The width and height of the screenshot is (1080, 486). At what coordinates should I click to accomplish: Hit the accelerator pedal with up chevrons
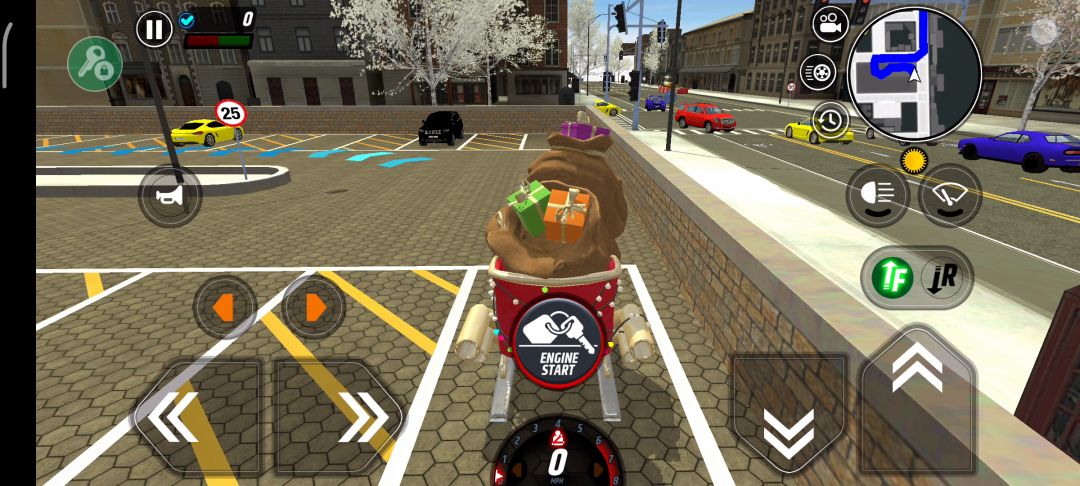[x=917, y=398]
